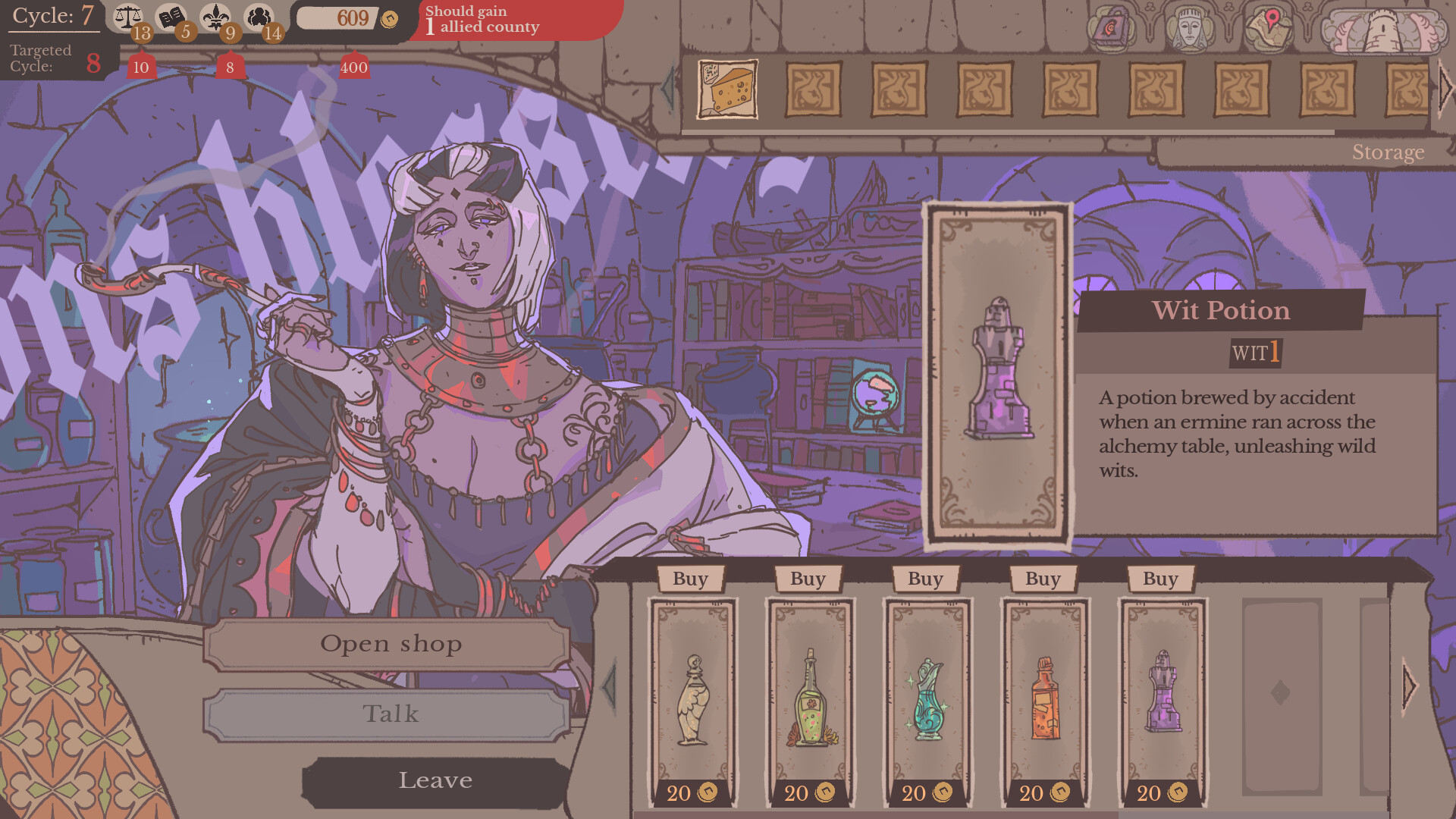
Task: Click the red 400 cycle marker
Action: pos(353,67)
